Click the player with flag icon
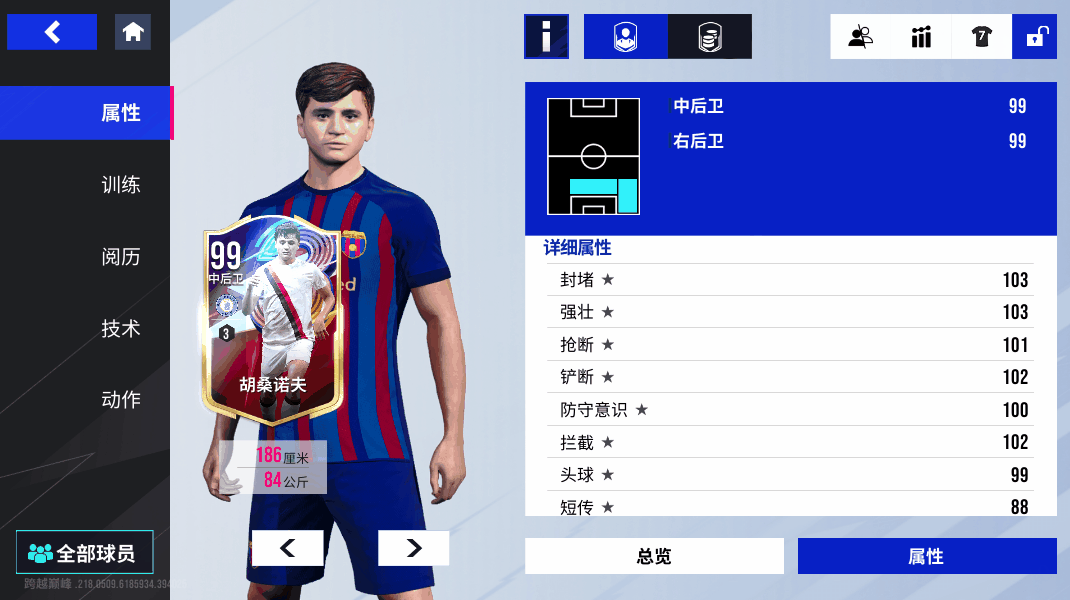The height and width of the screenshot is (600, 1070). (860, 37)
